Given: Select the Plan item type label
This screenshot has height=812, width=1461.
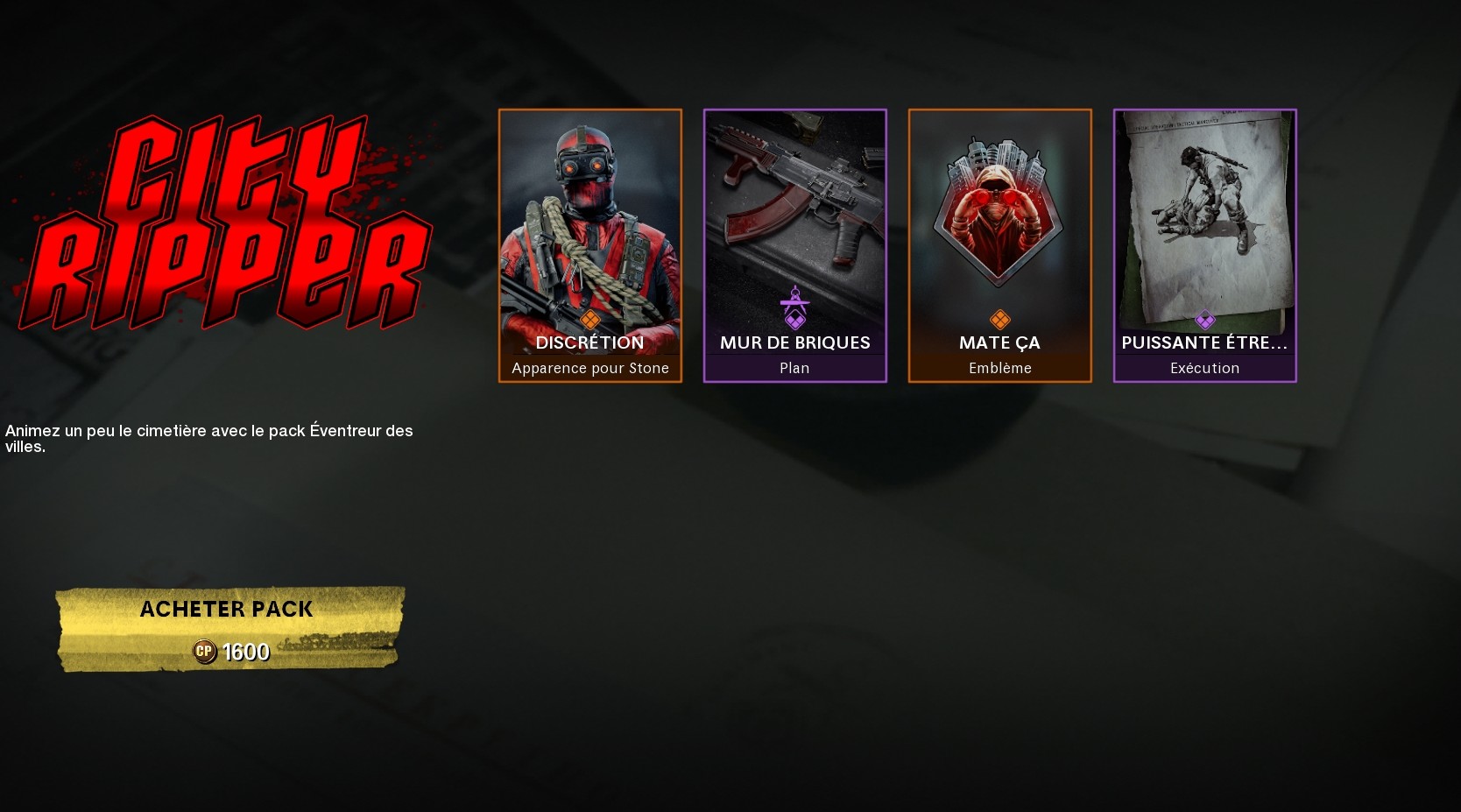Looking at the screenshot, I should coord(795,368).
